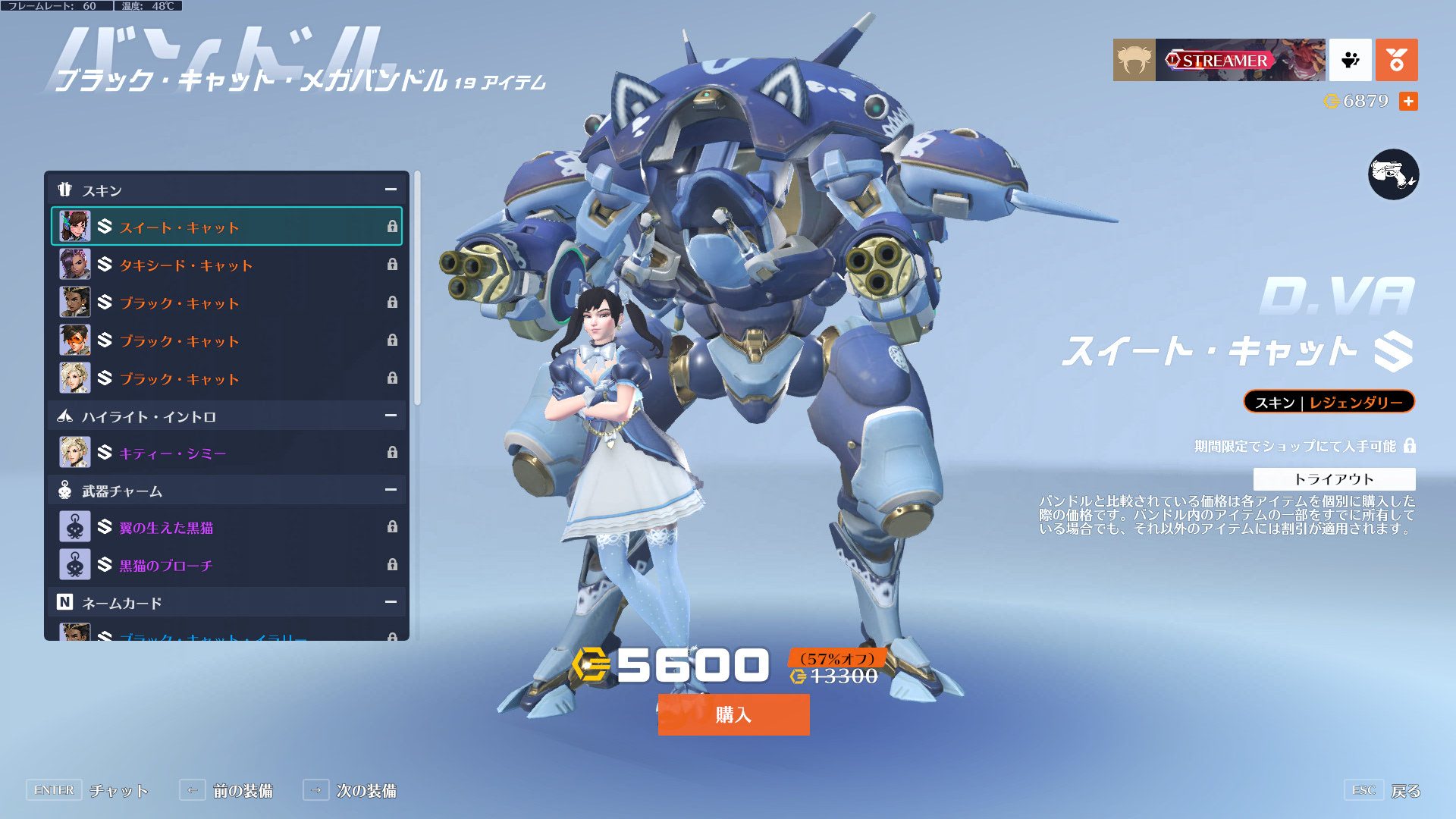This screenshot has width=1456, height=819.
Task: Click the item list scrollbar
Action: (417, 288)
